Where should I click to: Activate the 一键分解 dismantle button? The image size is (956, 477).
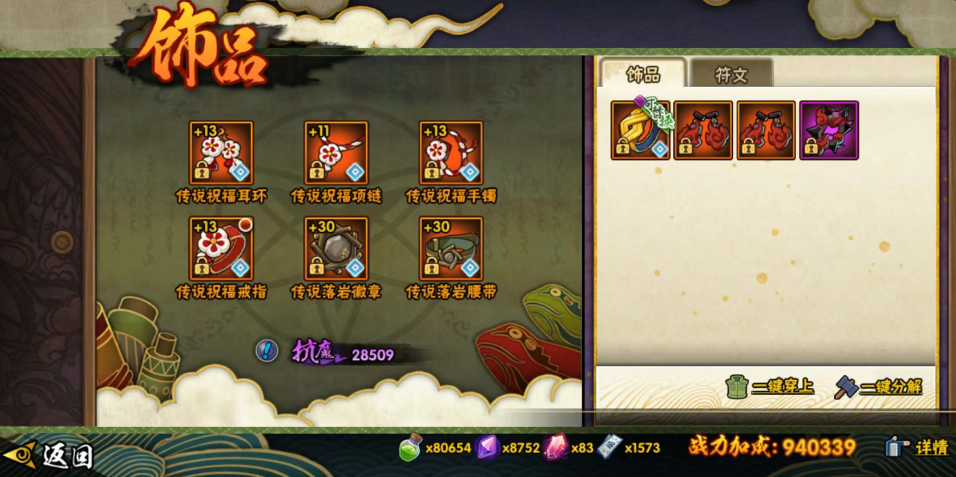878,386
